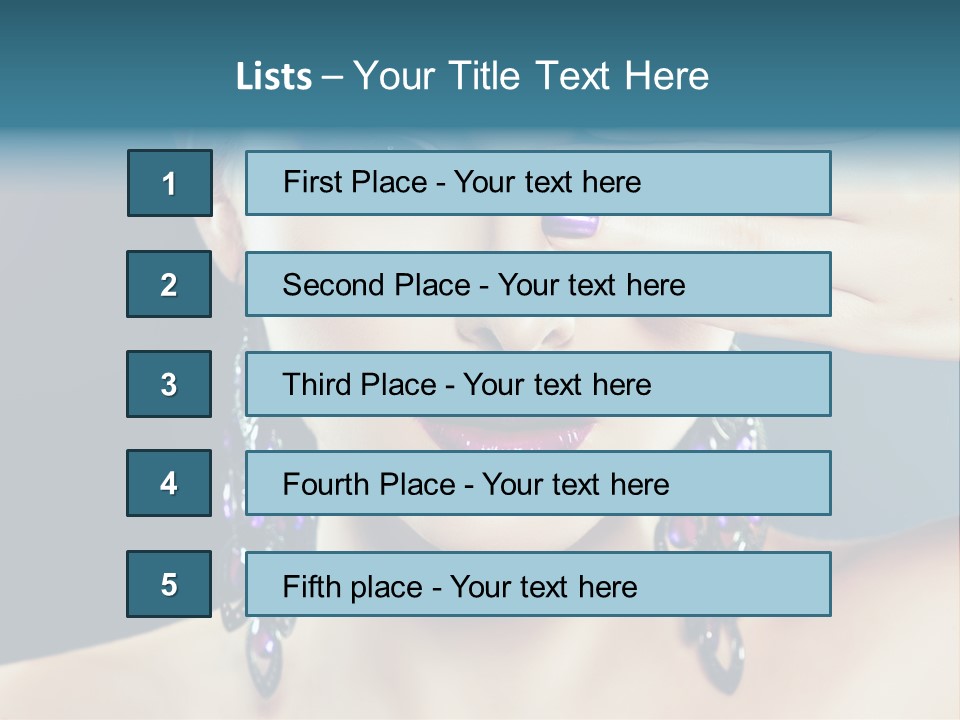Screen dimensions: 960x720
Task: Choose the Fifth place text bar
Action: 538,584
